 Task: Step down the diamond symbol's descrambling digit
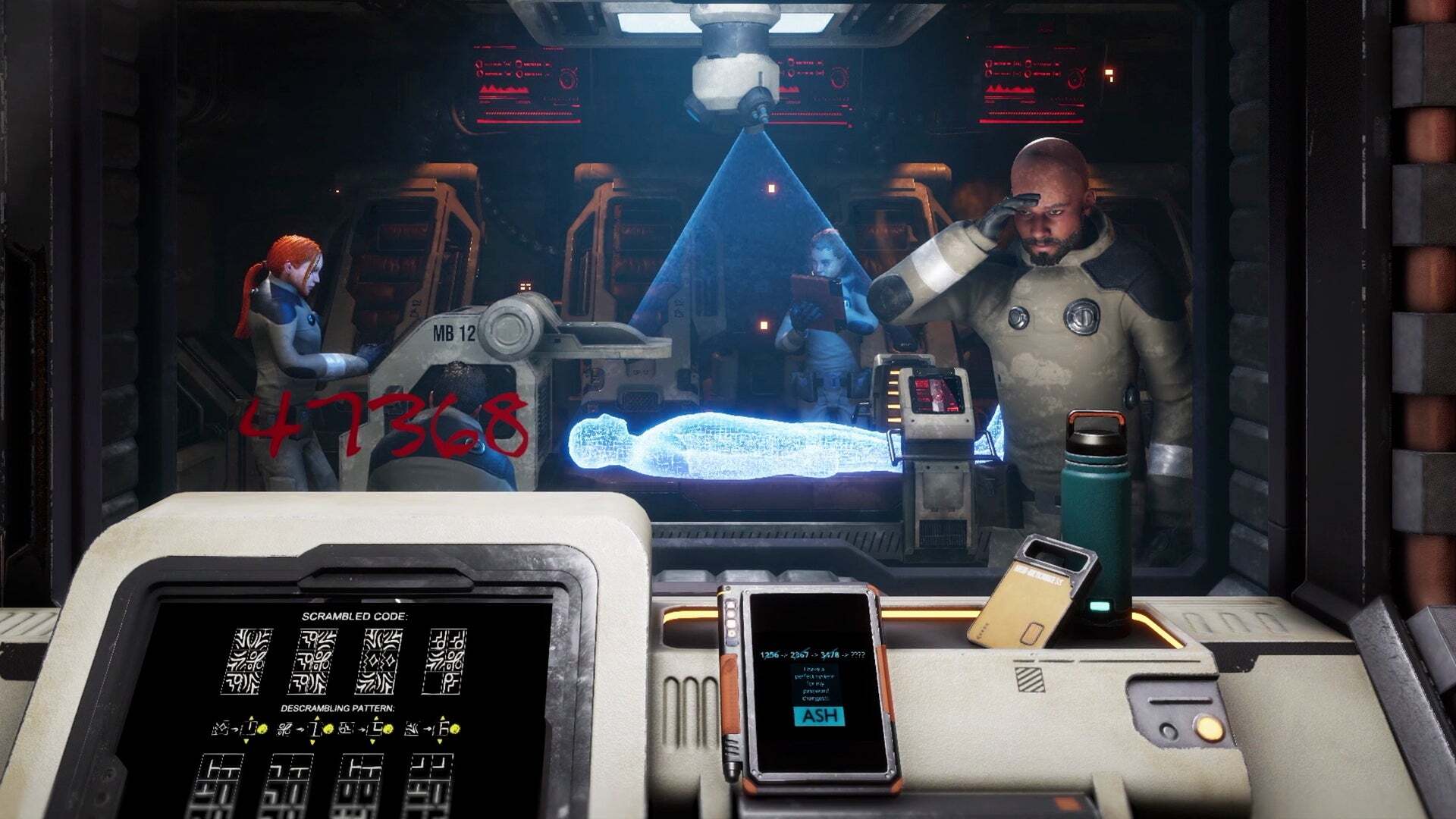(246, 740)
